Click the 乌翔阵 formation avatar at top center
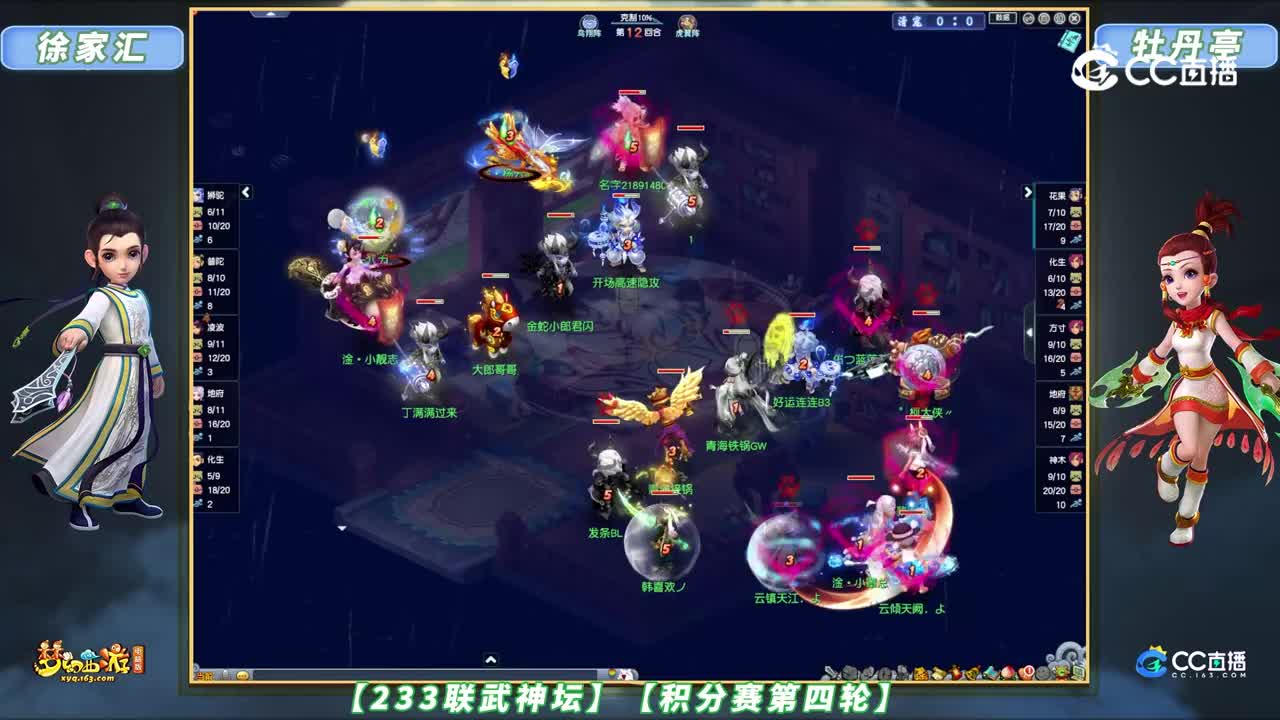The width and height of the screenshot is (1280, 720). (589, 21)
